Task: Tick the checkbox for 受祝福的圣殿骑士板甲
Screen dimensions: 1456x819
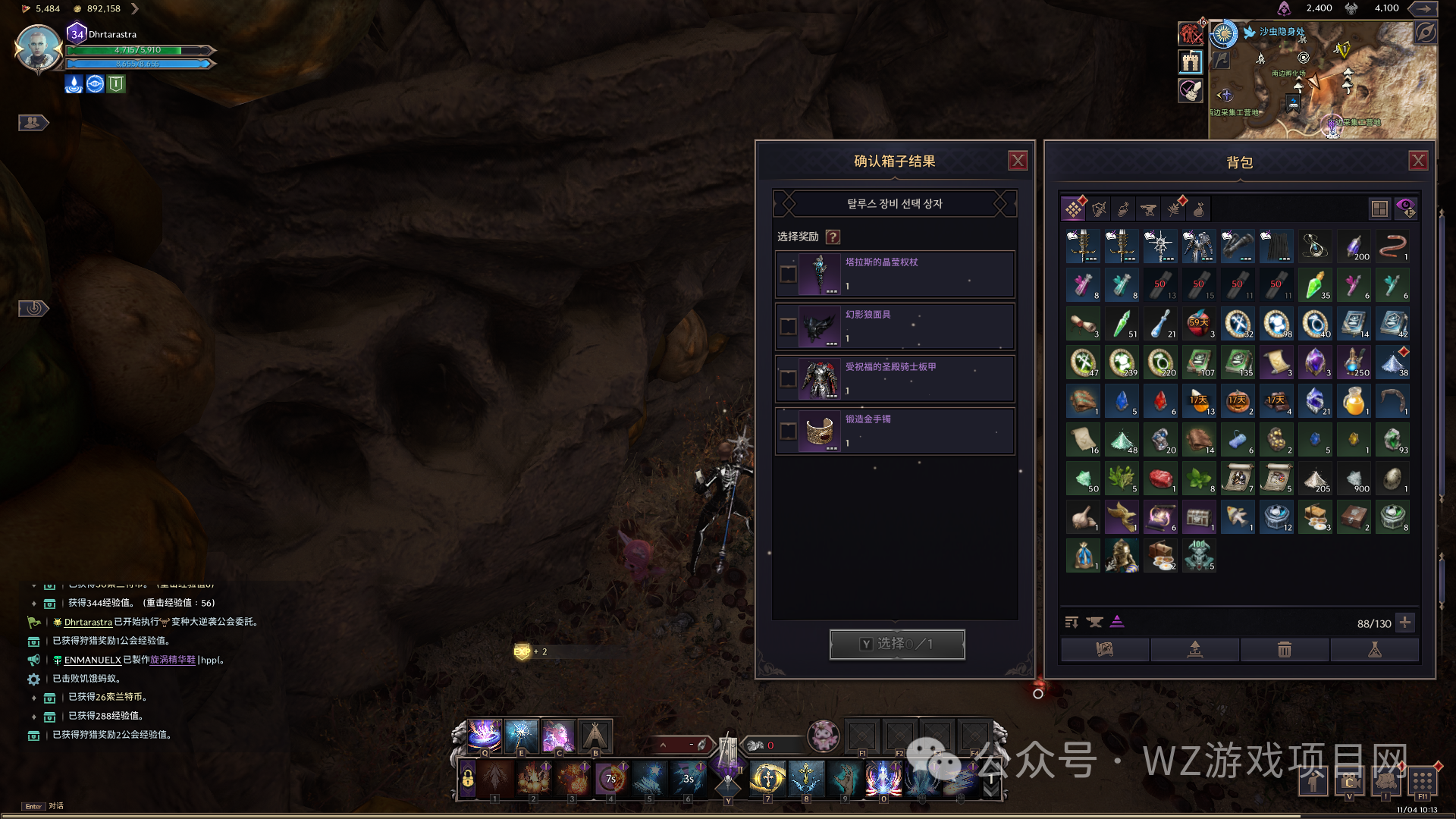Action: click(x=789, y=379)
